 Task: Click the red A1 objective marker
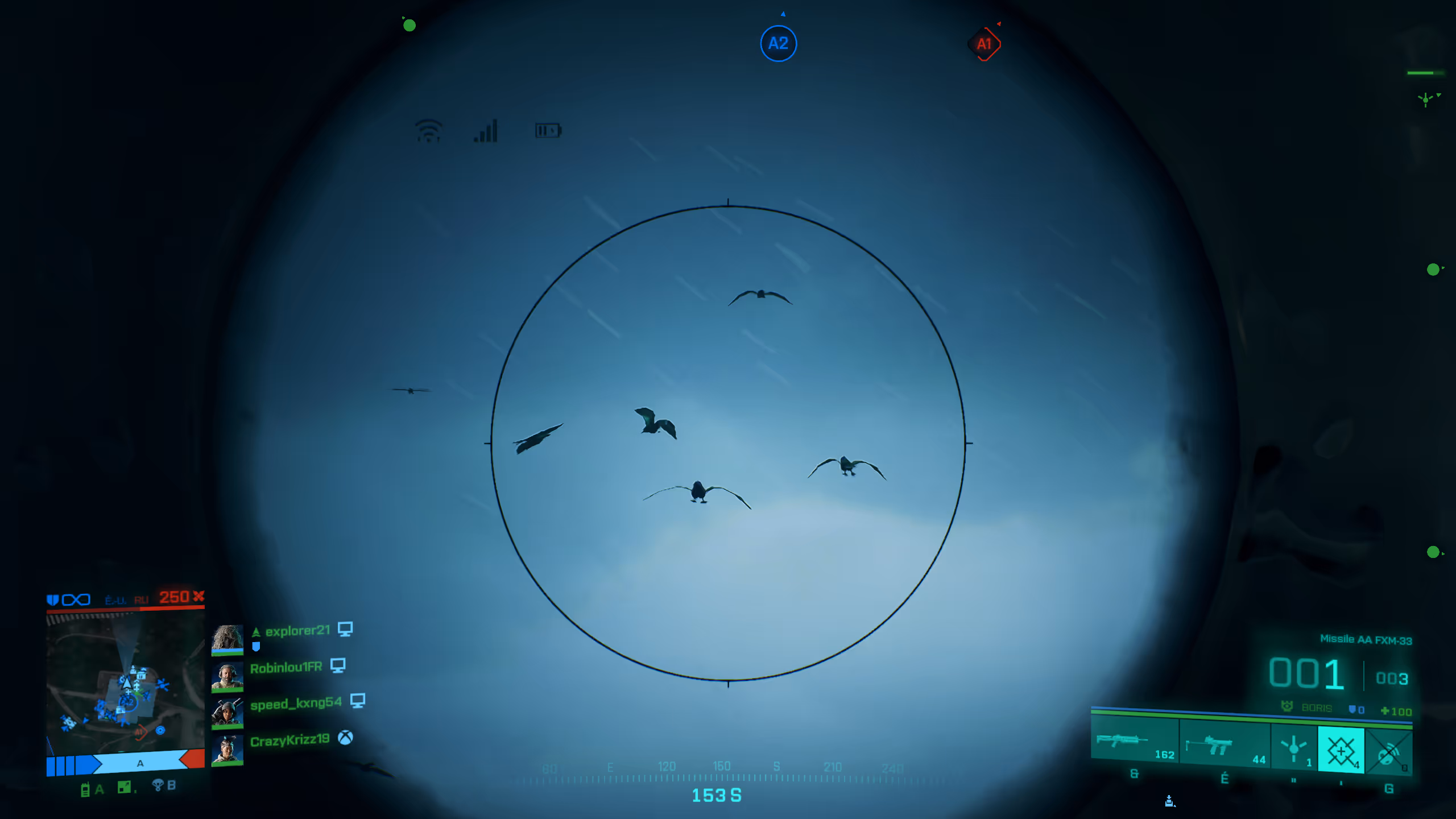coord(984,44)
